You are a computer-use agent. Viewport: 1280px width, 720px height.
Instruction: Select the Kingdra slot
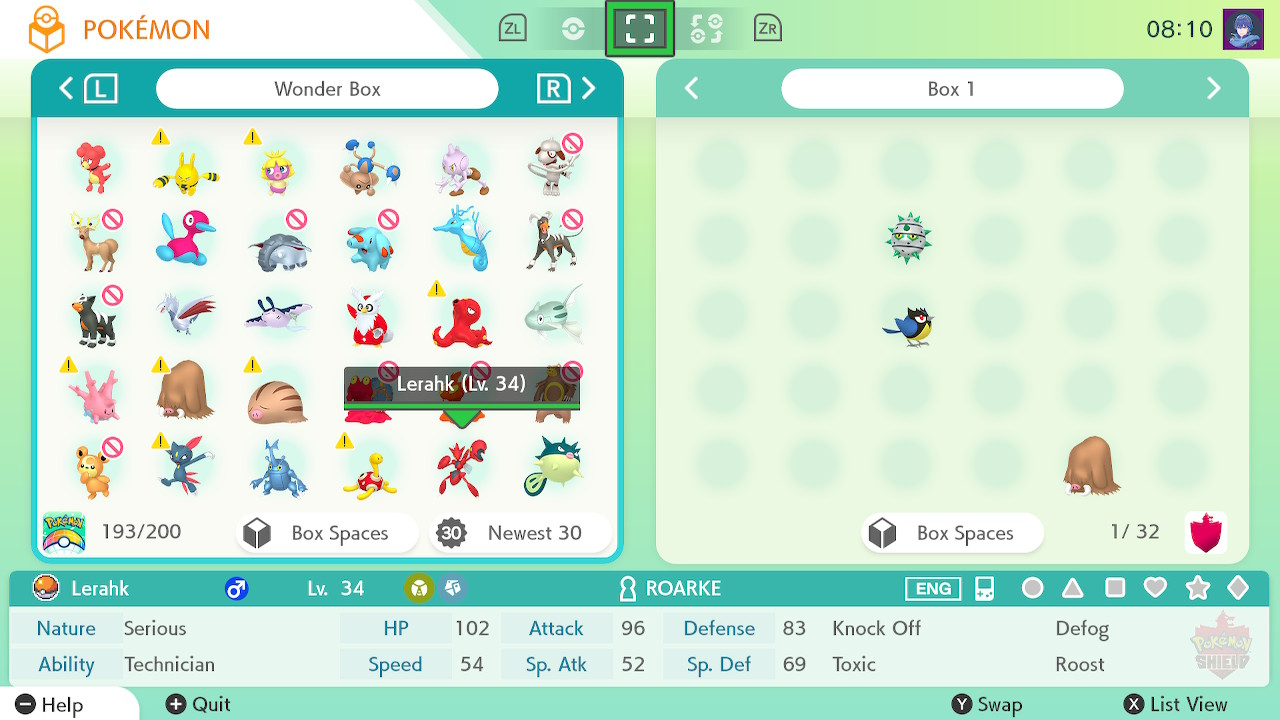pos(461,239)
